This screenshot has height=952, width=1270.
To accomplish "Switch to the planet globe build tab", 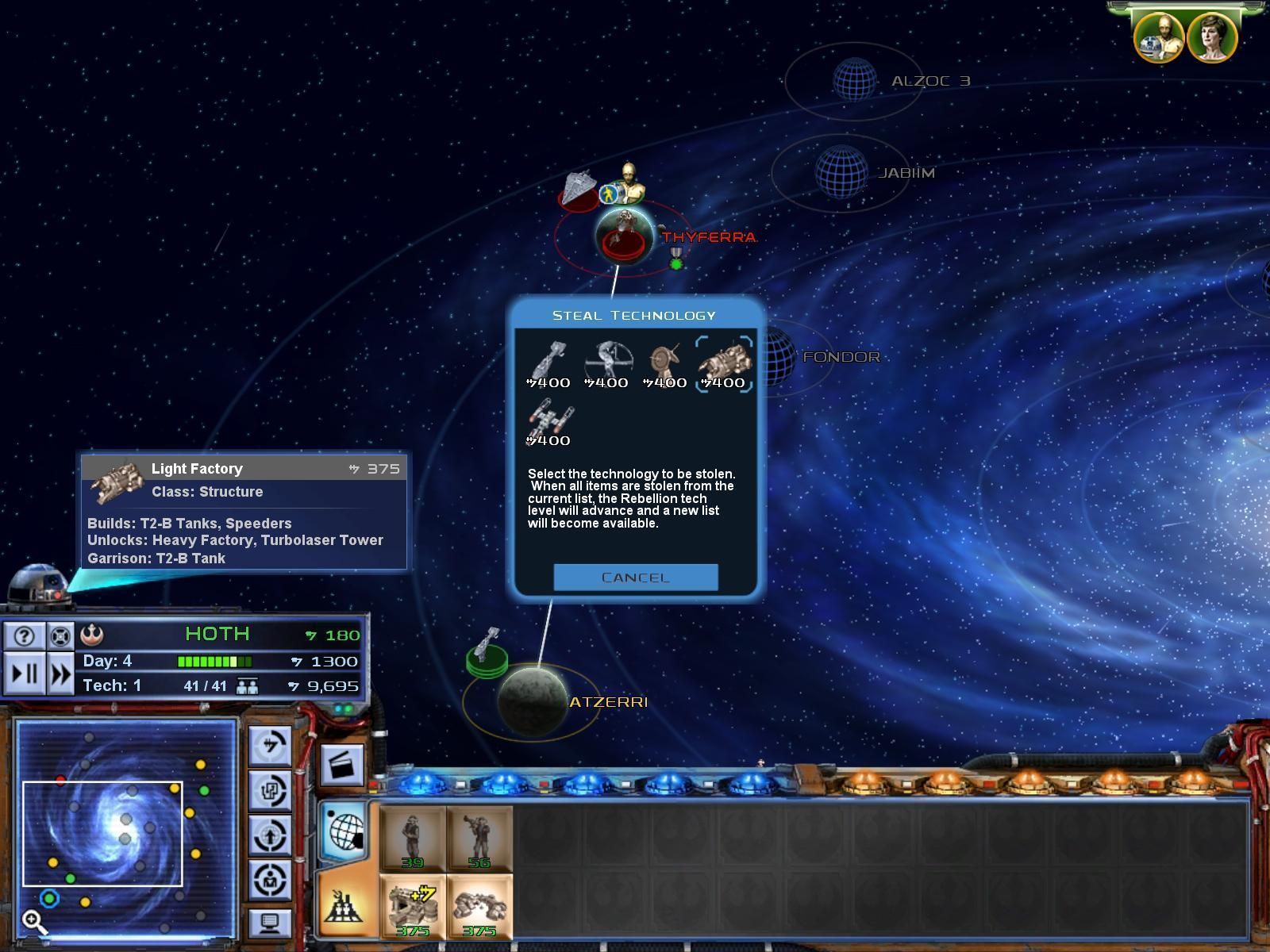I will [345, 831].
